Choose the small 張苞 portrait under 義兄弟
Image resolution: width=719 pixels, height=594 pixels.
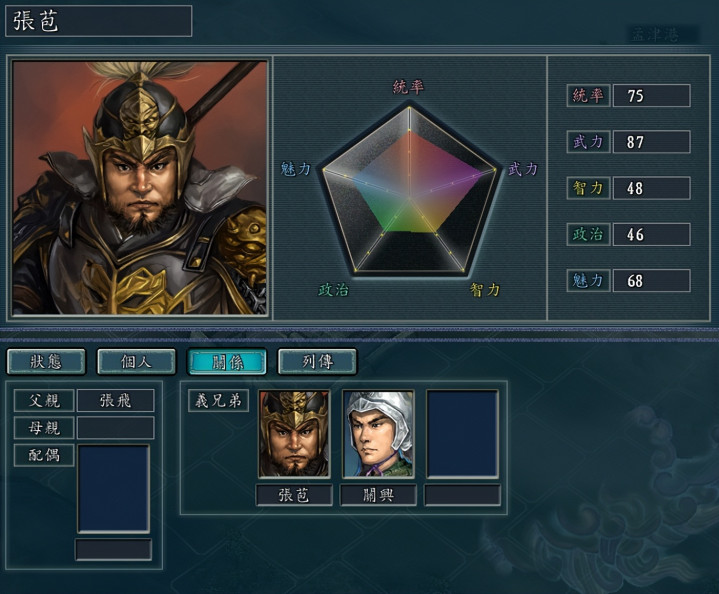click(294, 434)
